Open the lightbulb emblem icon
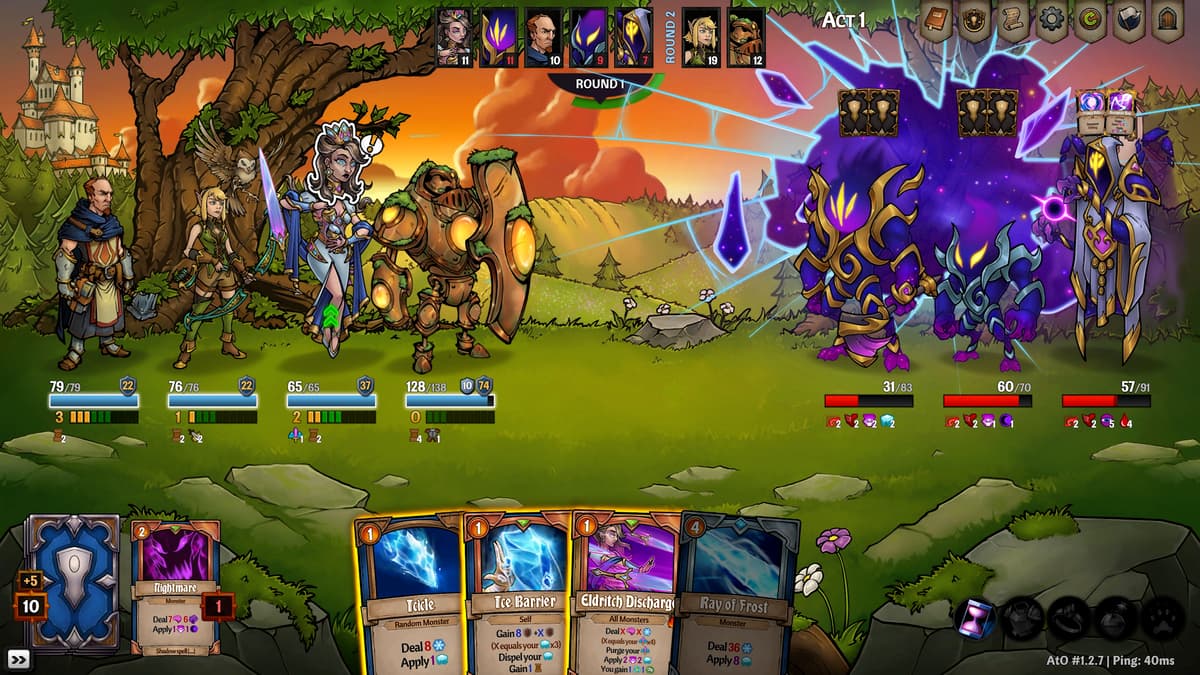The image size is (1200, 675). [975, 21]
